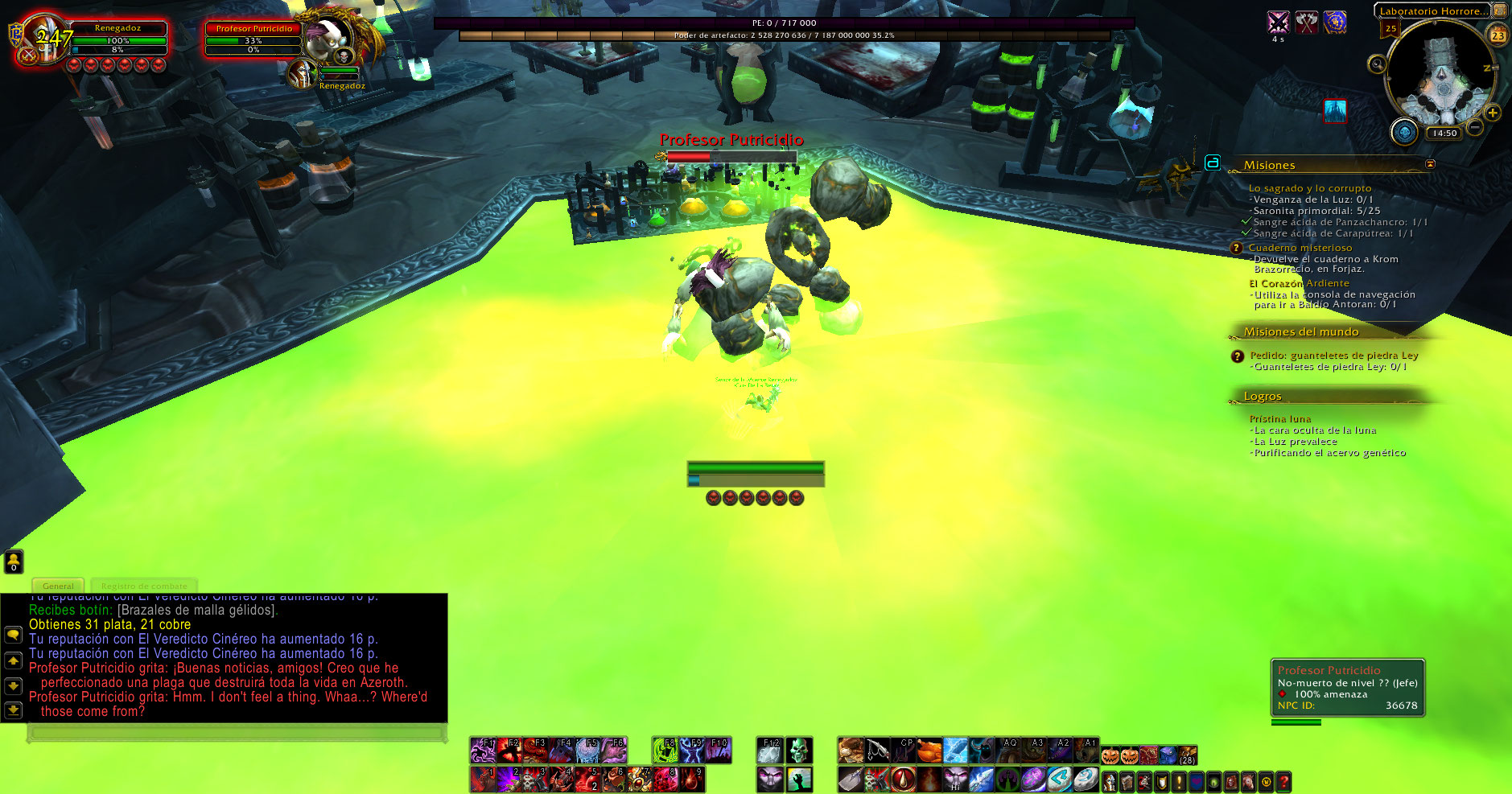
Task: Open the social friends list button
Action: (x=14, y=561)
